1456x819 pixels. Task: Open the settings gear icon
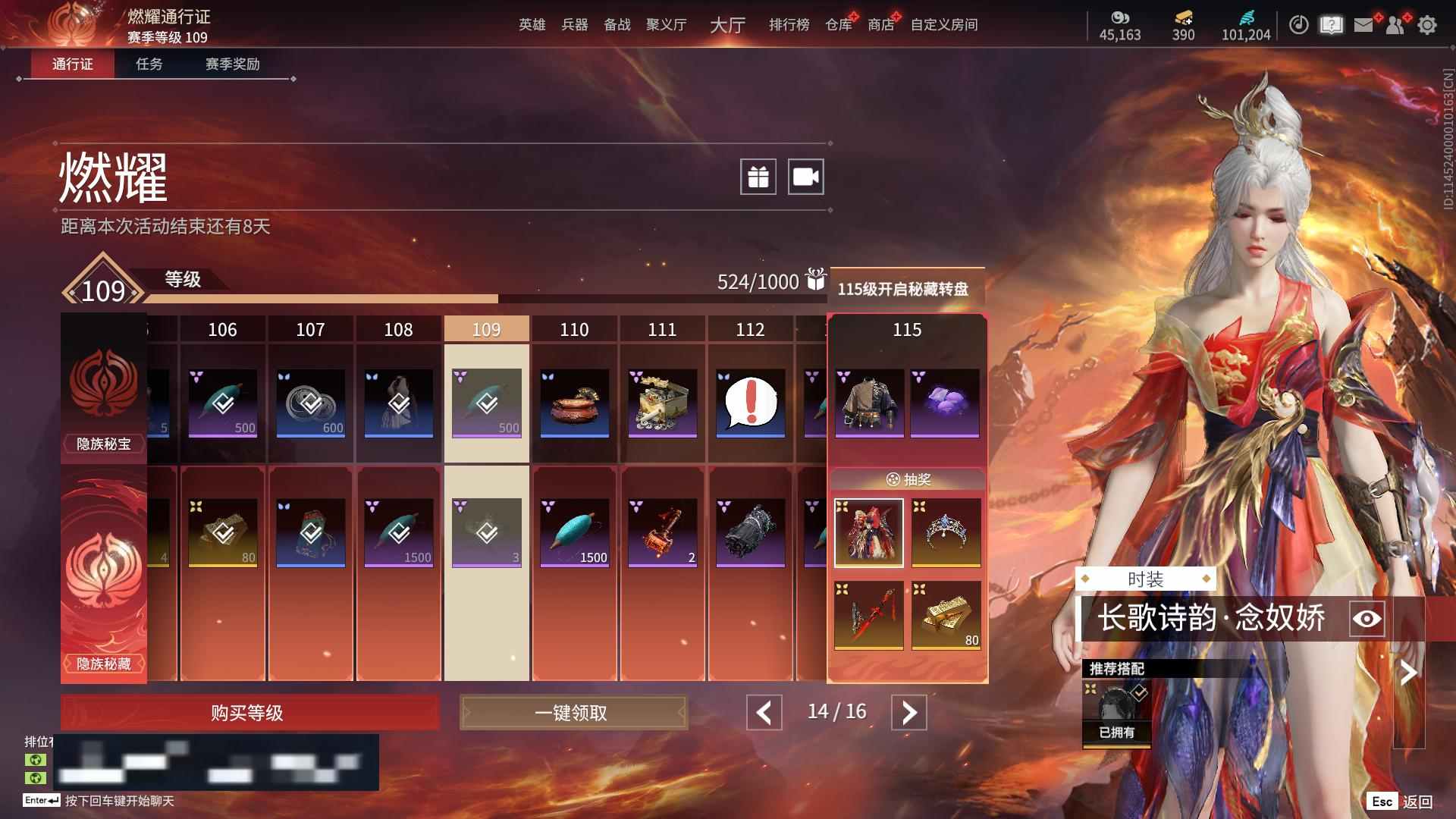(x=1426, y=25)
